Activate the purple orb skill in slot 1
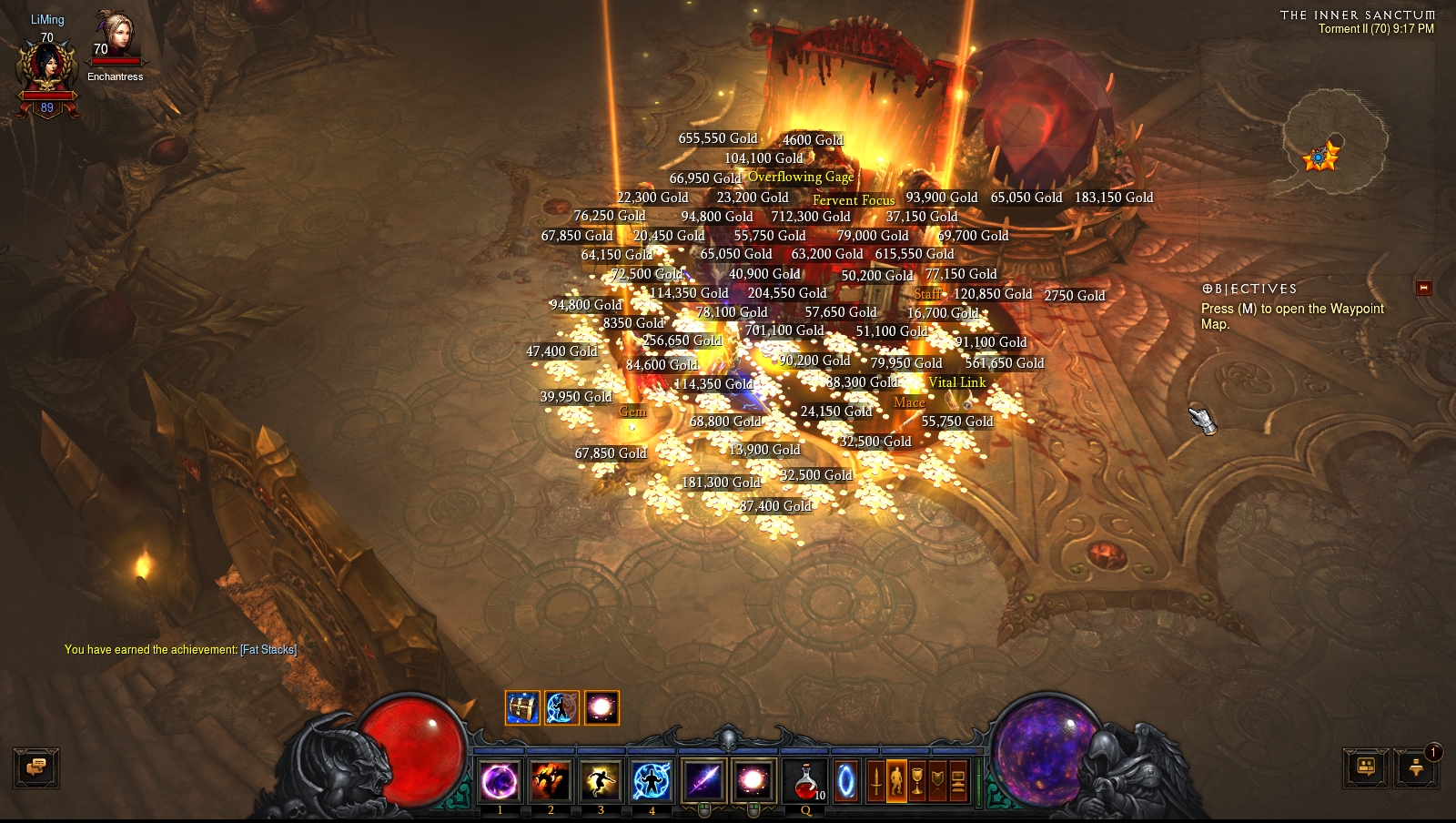 (x=500, y=781)
